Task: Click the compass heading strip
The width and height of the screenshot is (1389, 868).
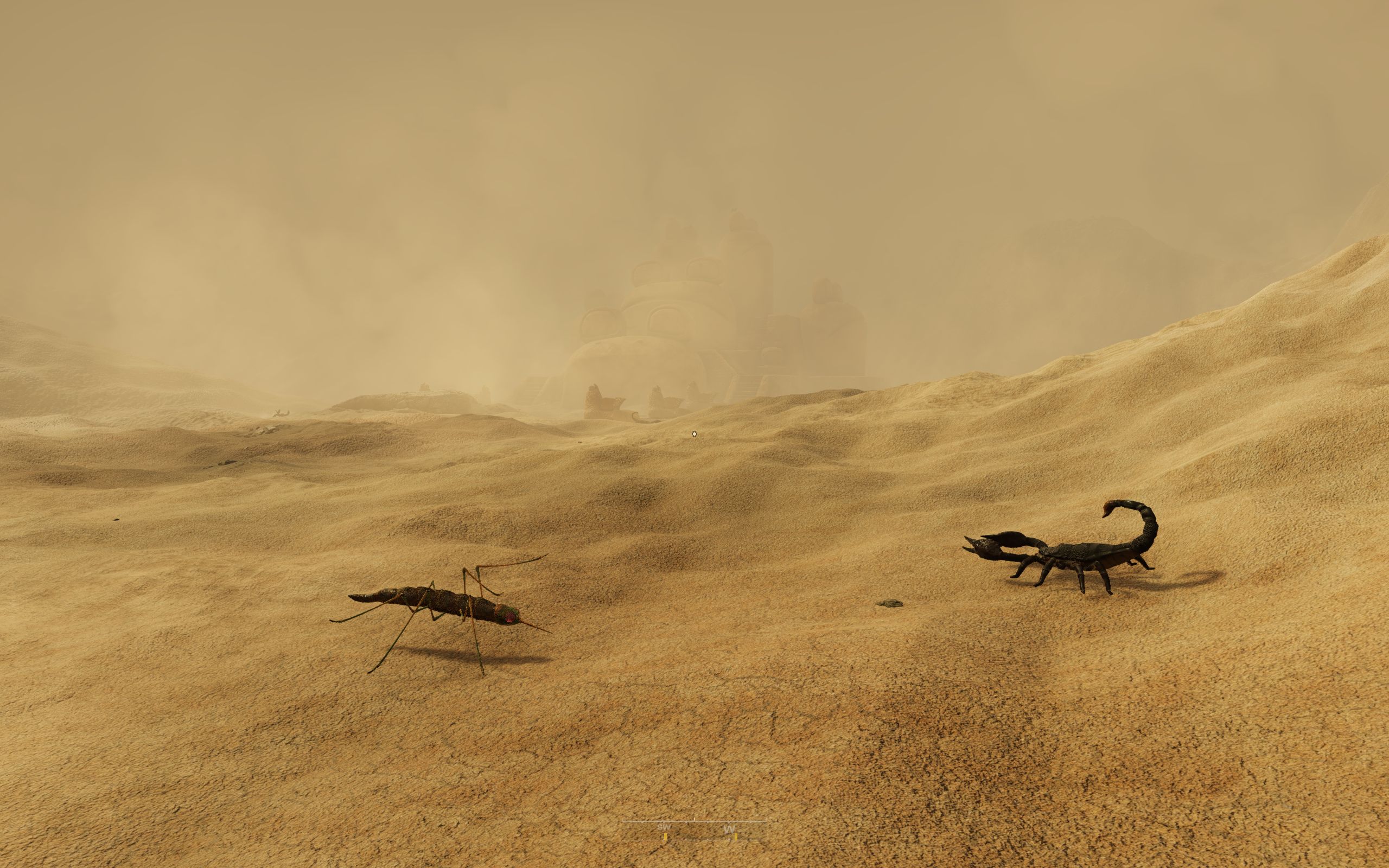Action: (694, 830)
